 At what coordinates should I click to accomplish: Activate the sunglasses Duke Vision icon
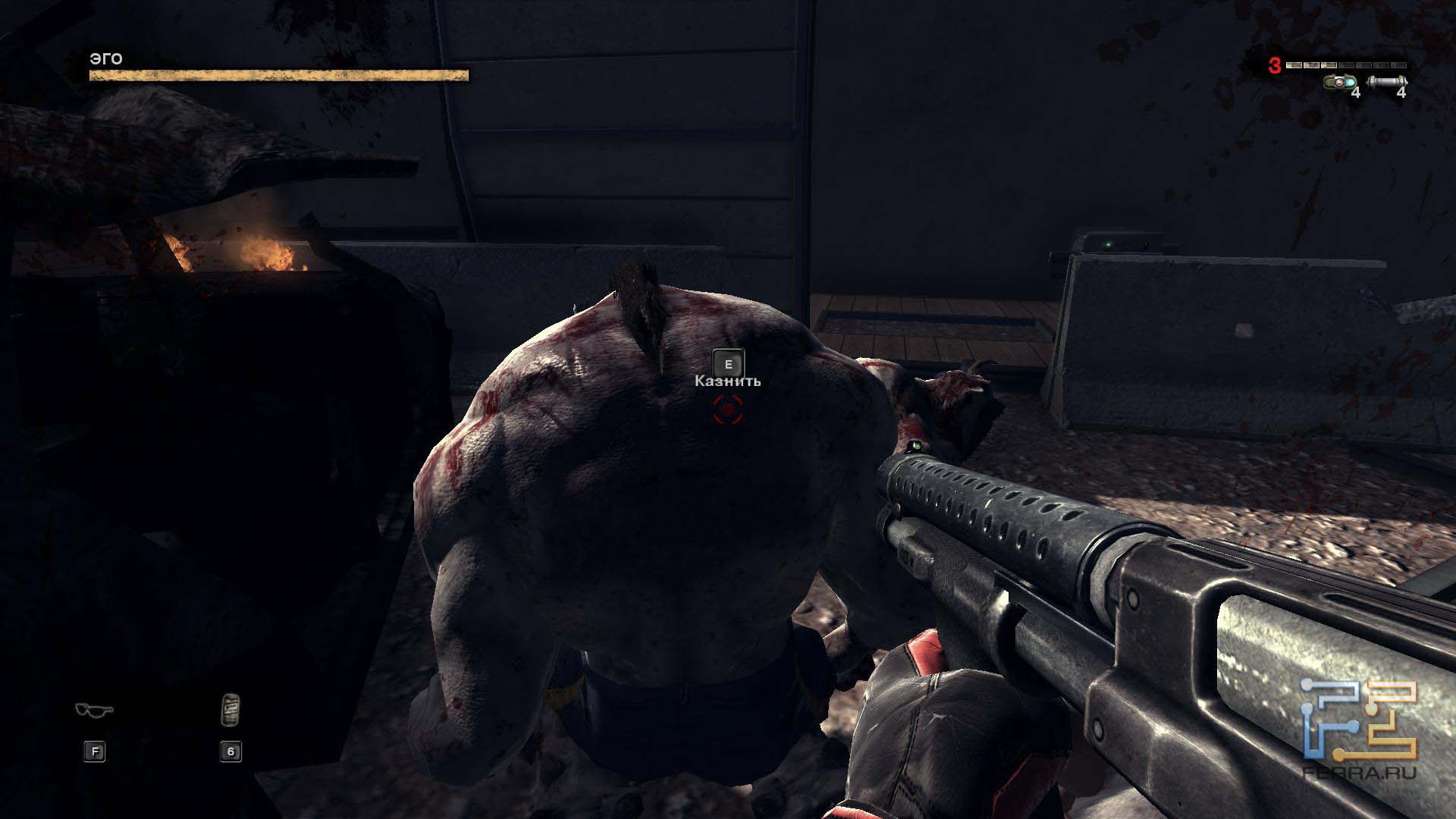pos(94,711)
